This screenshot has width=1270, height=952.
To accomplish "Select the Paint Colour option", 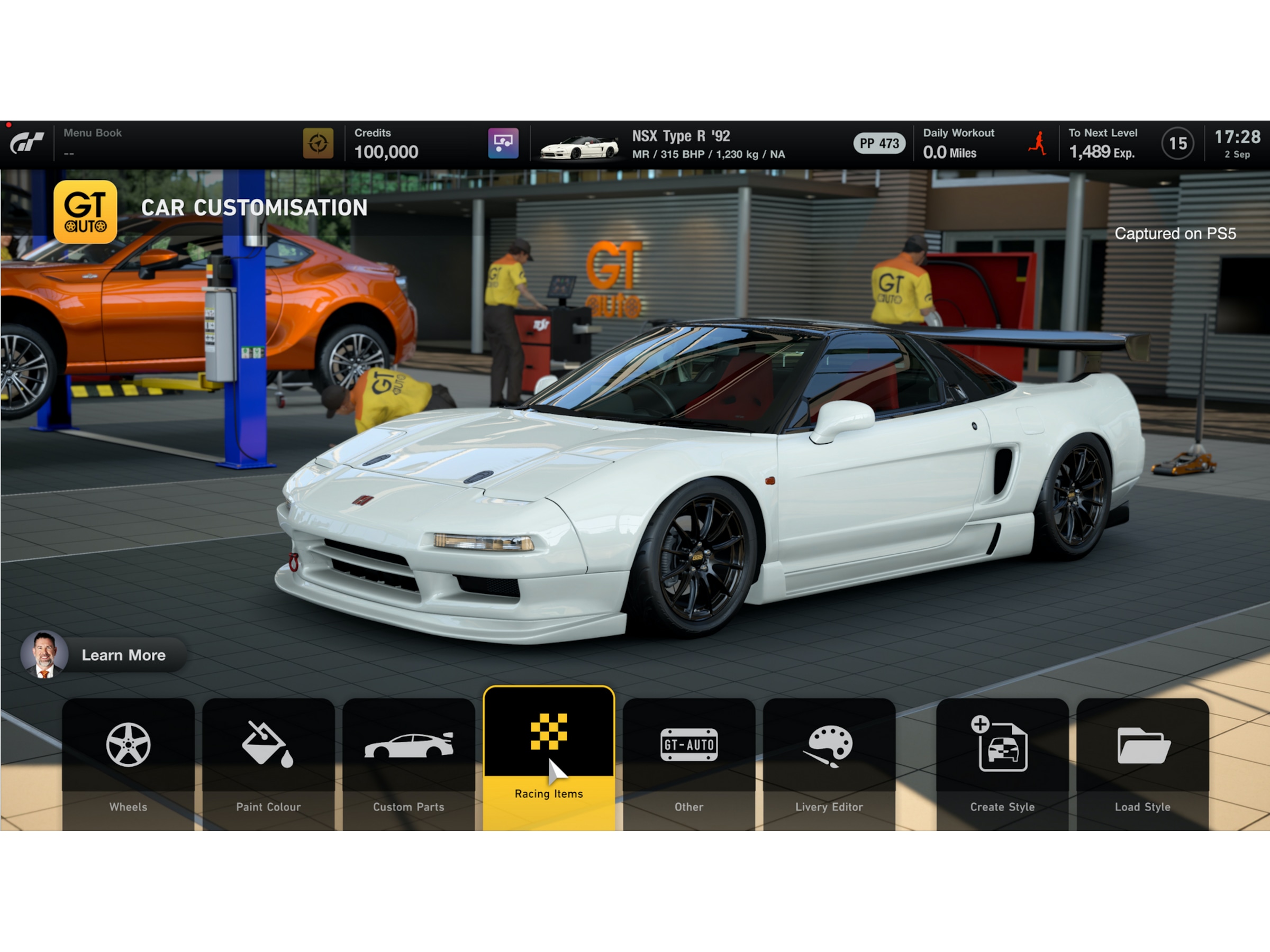I will point(268,763).
